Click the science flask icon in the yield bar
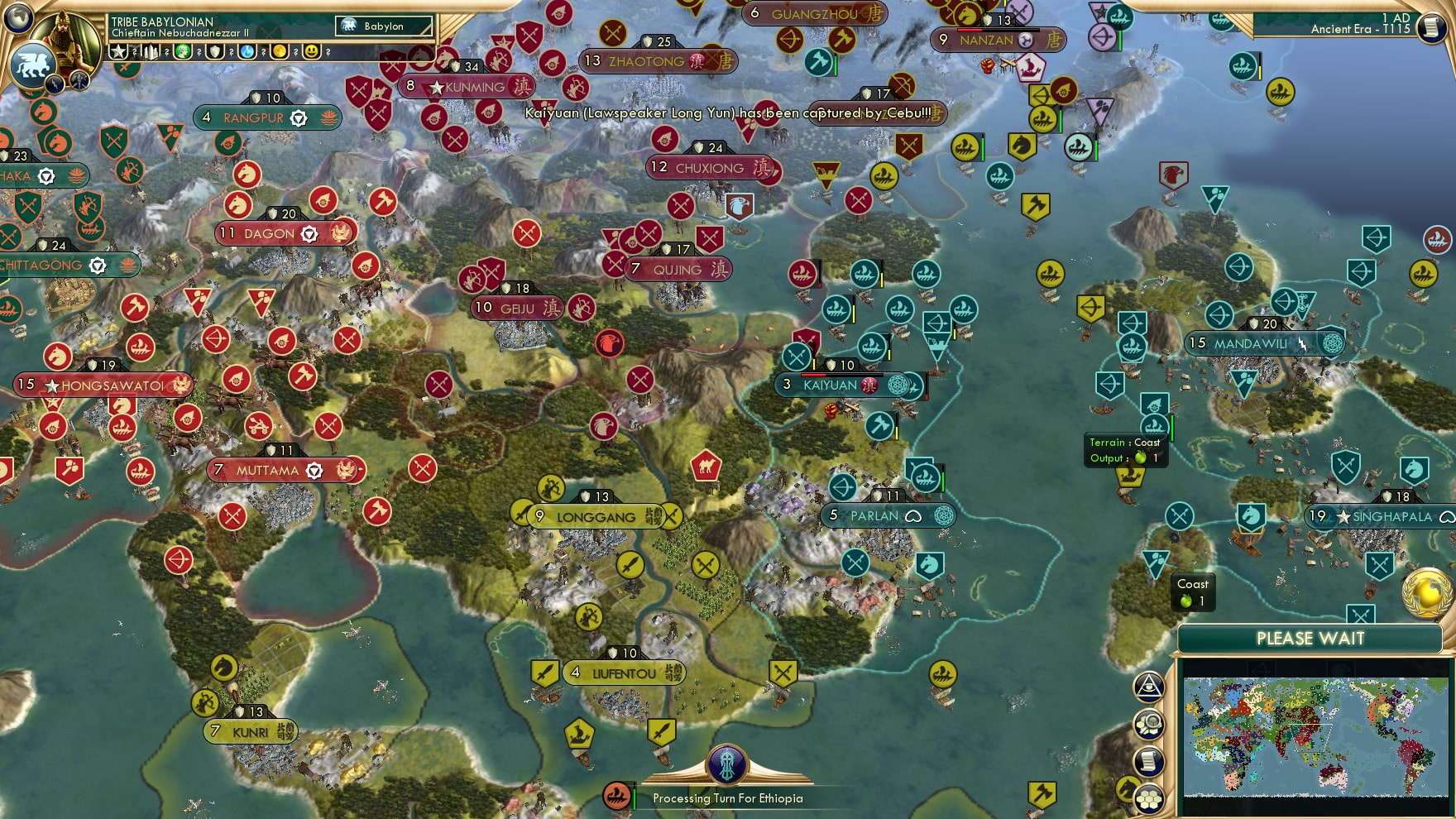 247,51
